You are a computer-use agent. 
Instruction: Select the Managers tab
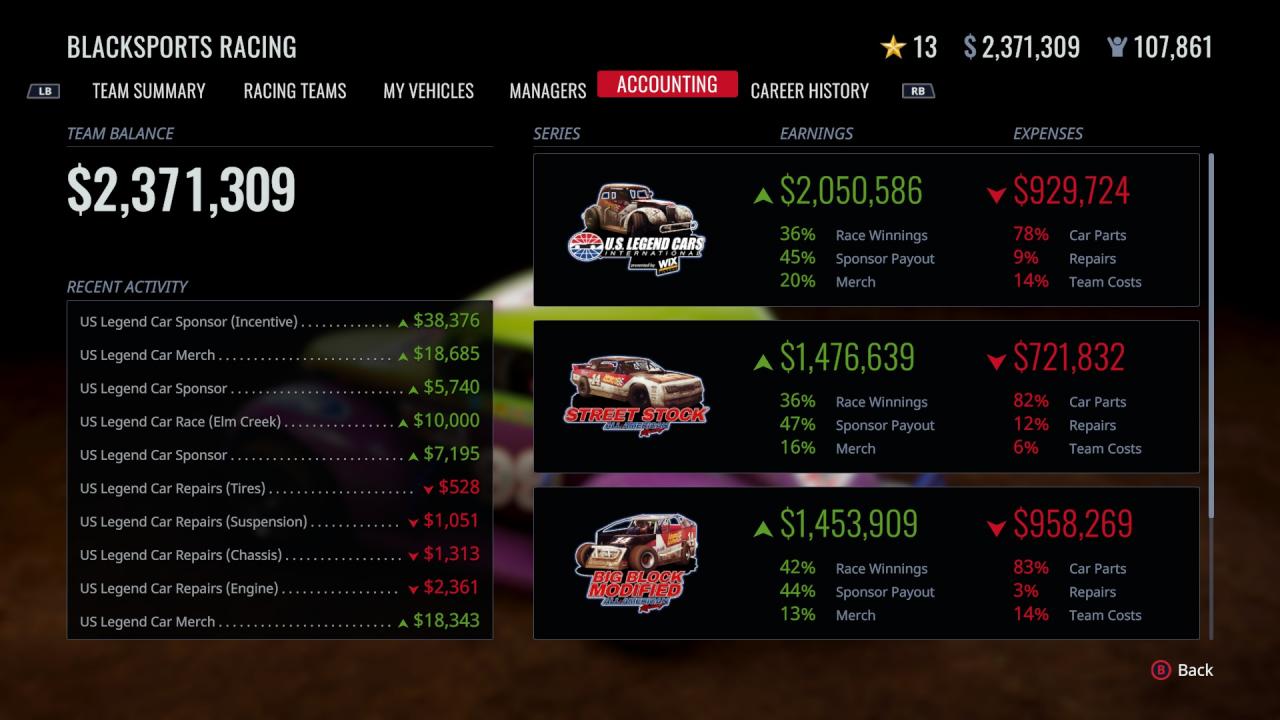click(x=548, y=91)
